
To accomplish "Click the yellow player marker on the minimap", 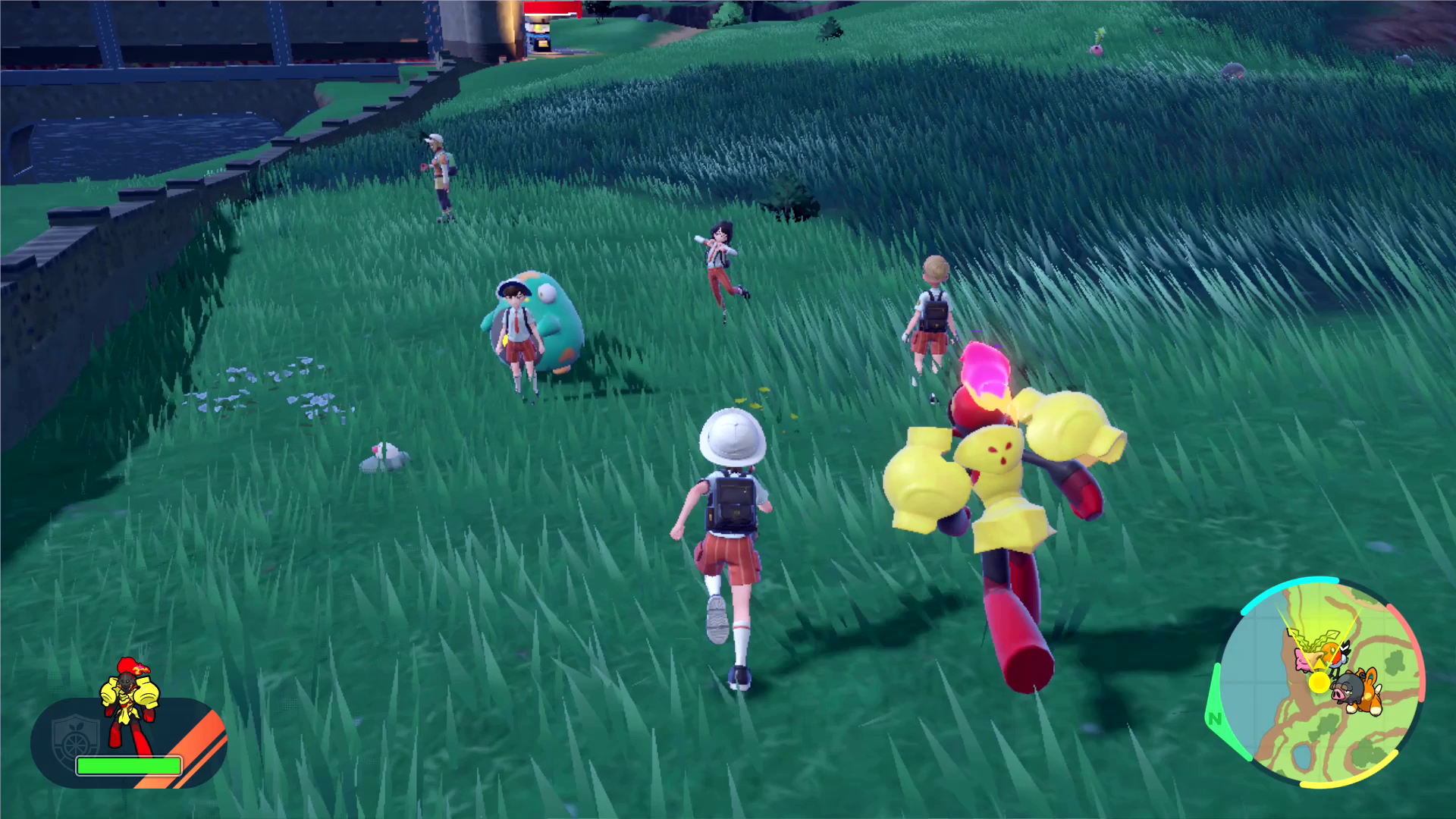I will (x=1319, y=682).
